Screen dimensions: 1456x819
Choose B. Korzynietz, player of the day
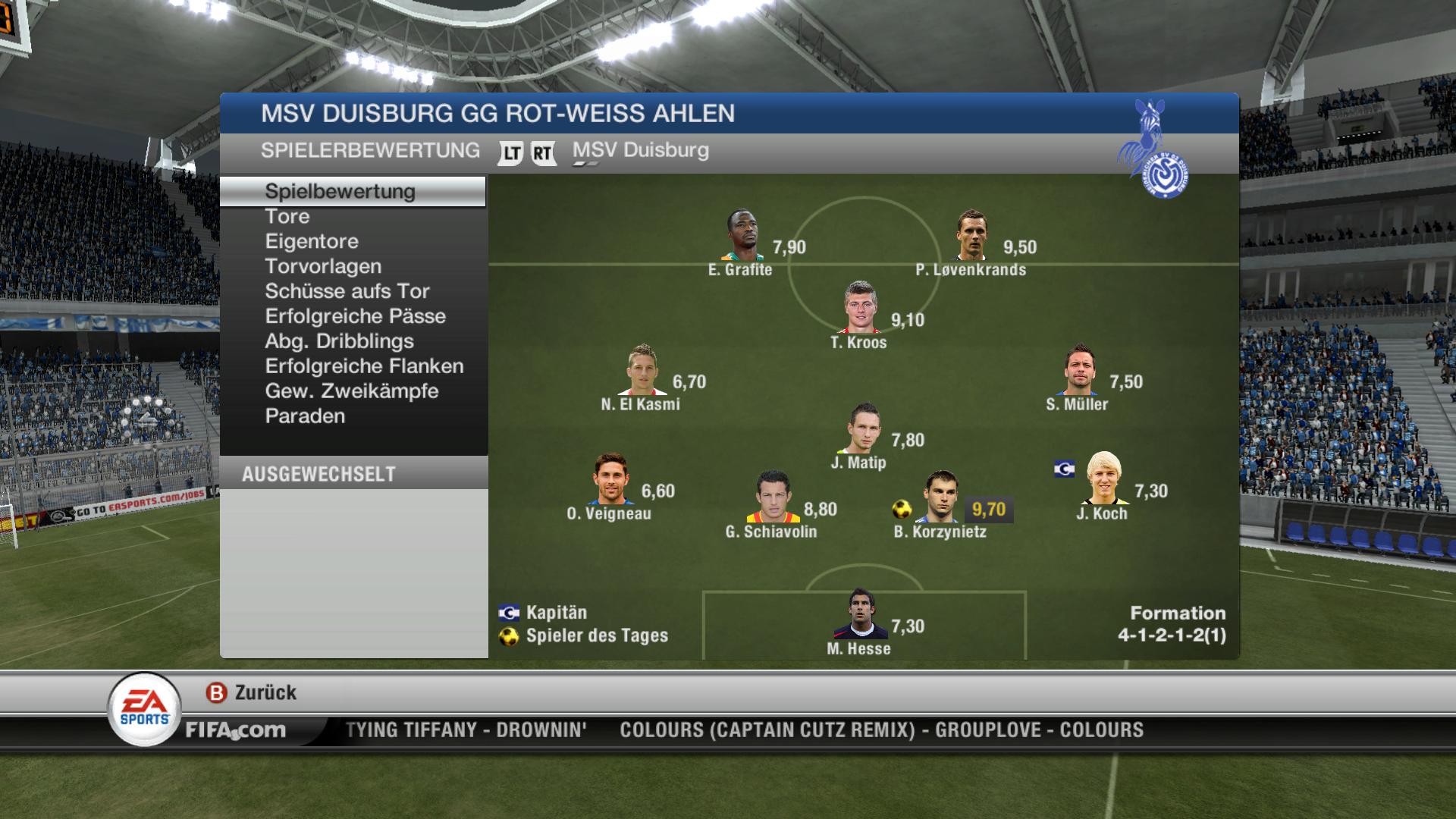pyautogui.click(x=941, y=498)
